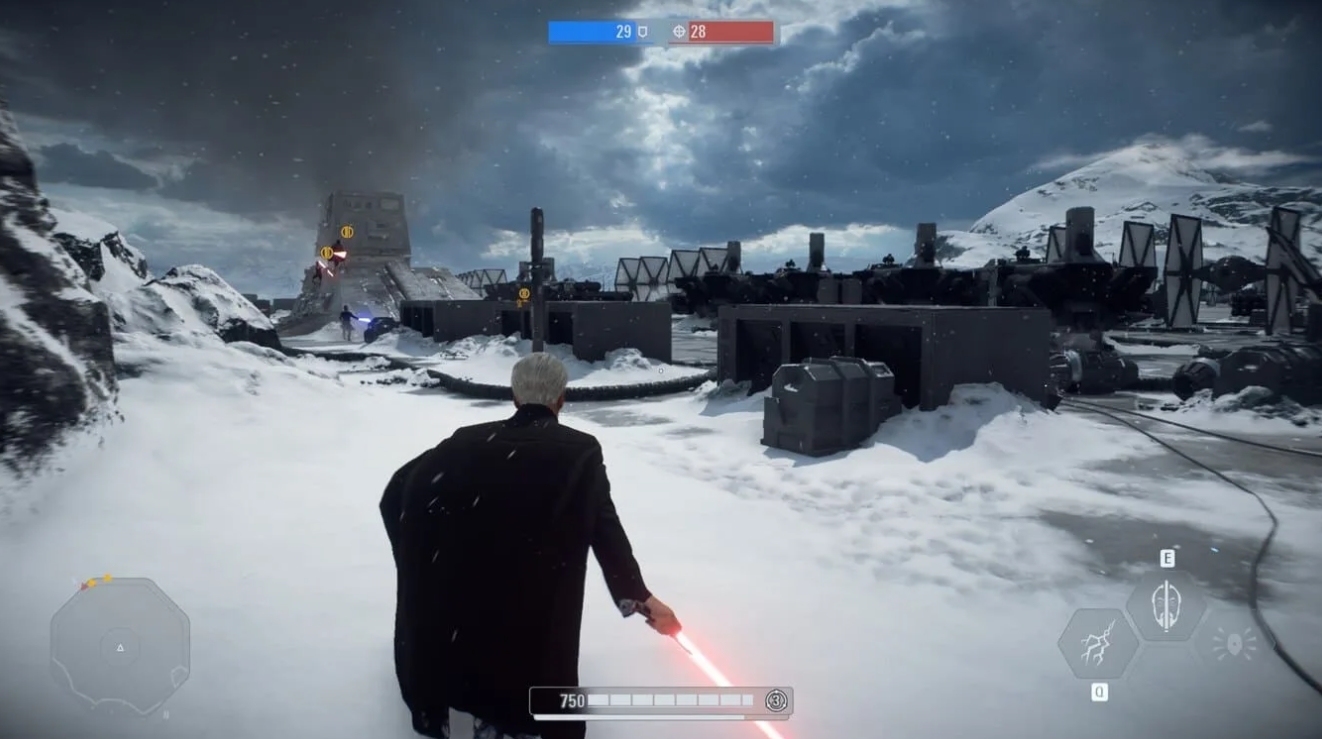This screenshot has height=739, width=1322.
Task: Activate the lightsaber ability bound to E
Action: pos(1167,603)
